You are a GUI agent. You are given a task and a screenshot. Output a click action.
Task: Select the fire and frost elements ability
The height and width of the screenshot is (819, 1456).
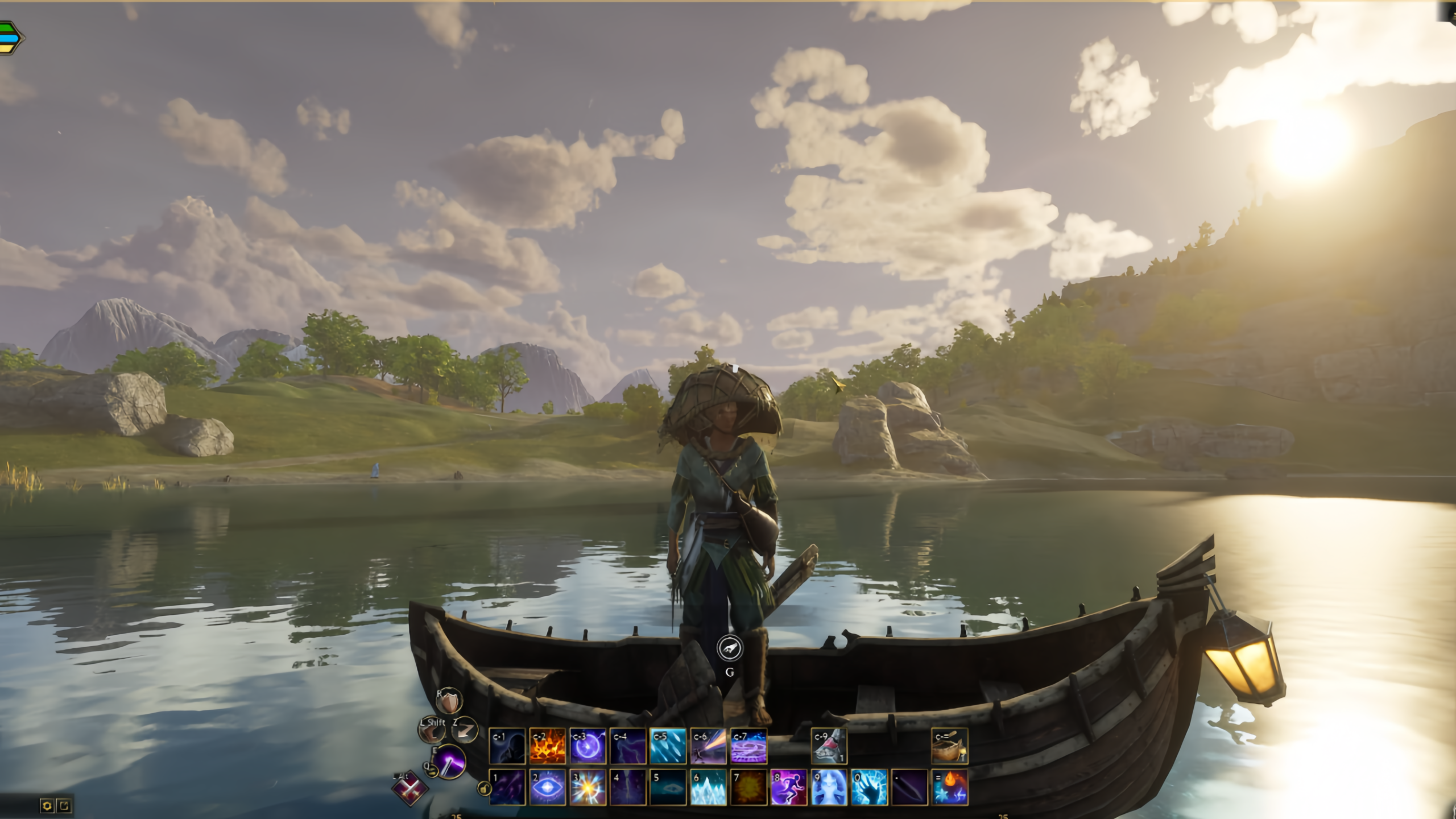coord(949,787)
